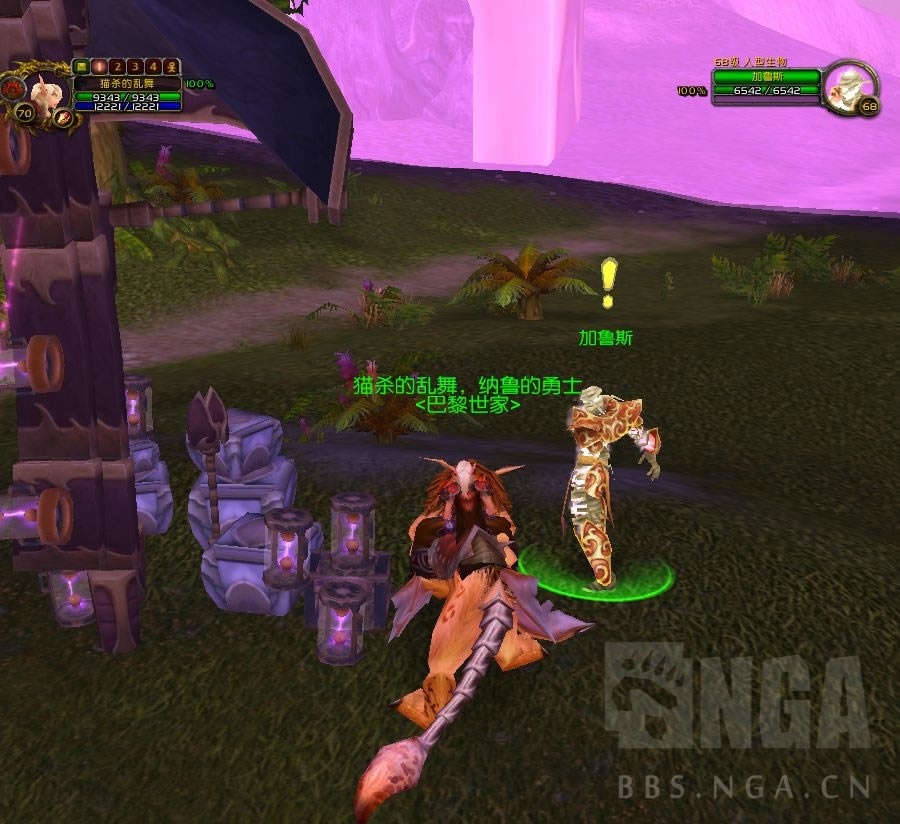
Task: Select button 2 above the player frame
Action: [117, 67]
